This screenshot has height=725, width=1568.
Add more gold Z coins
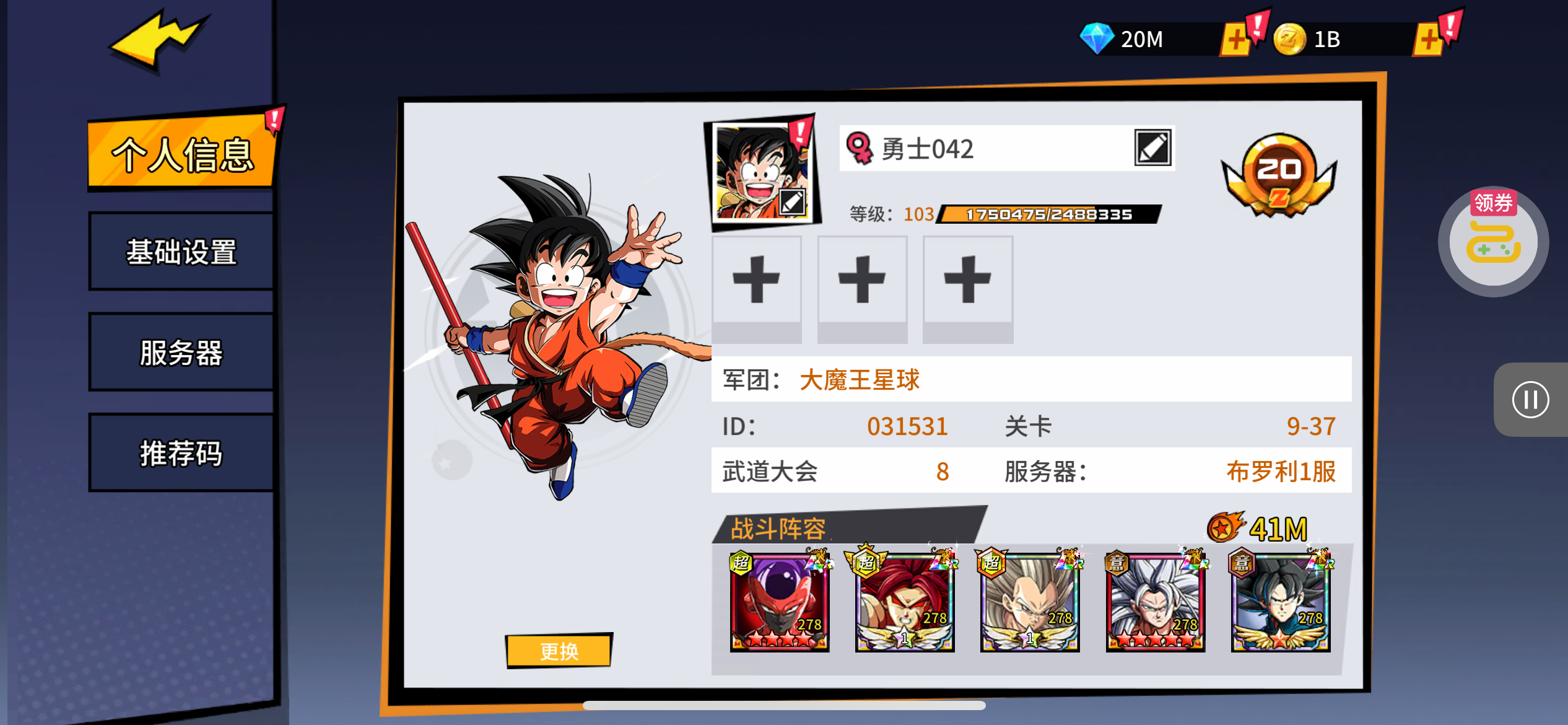click(1429, 40)
